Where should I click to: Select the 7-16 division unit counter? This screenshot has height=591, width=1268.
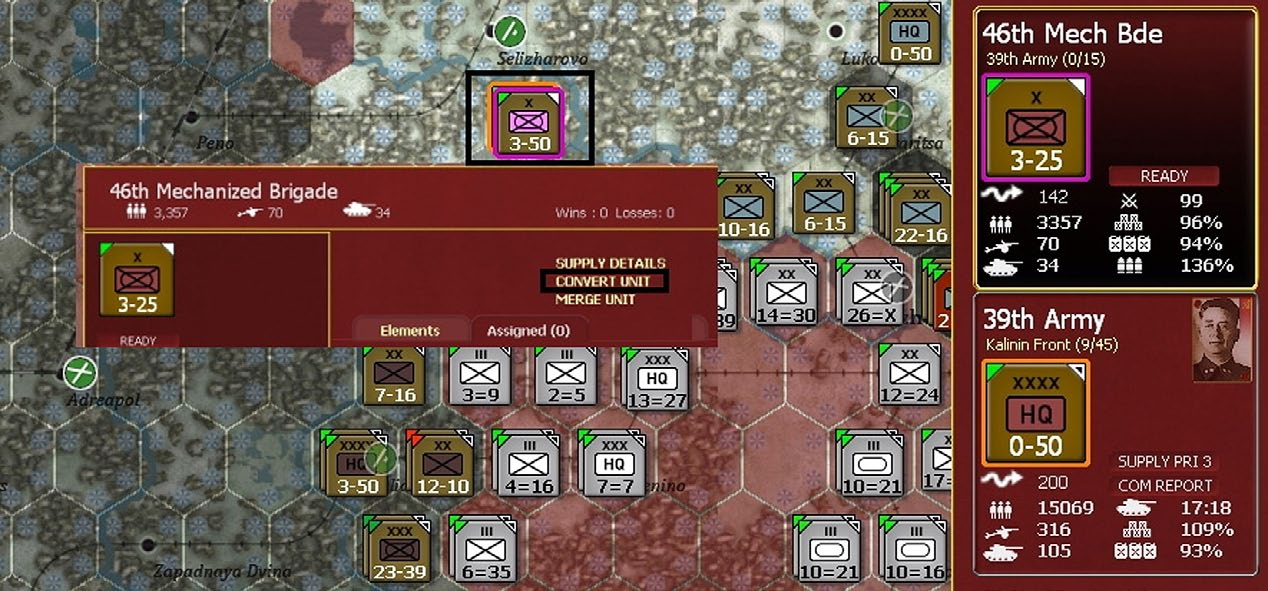(393, 376)
